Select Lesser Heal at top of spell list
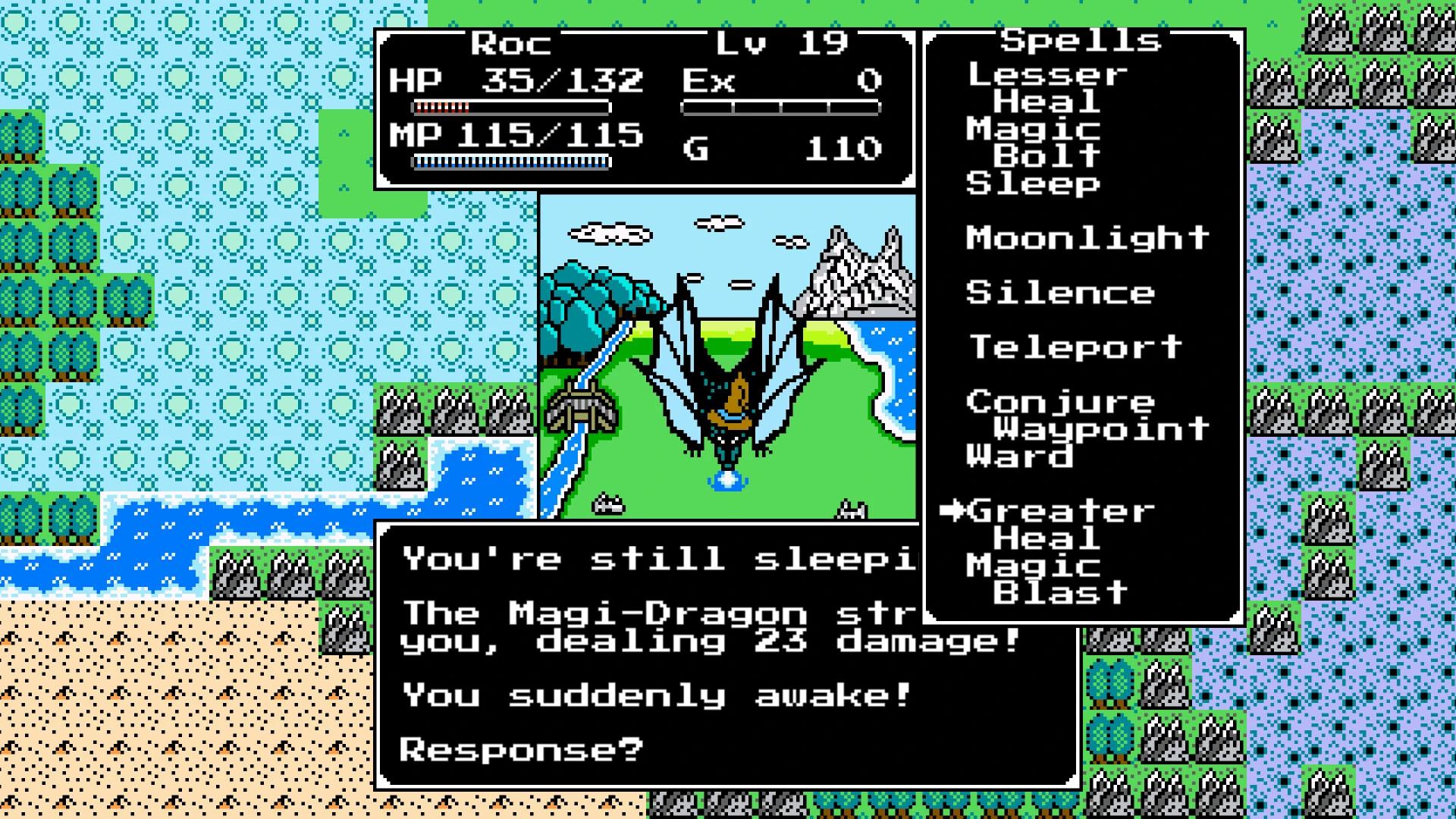 1046,87
